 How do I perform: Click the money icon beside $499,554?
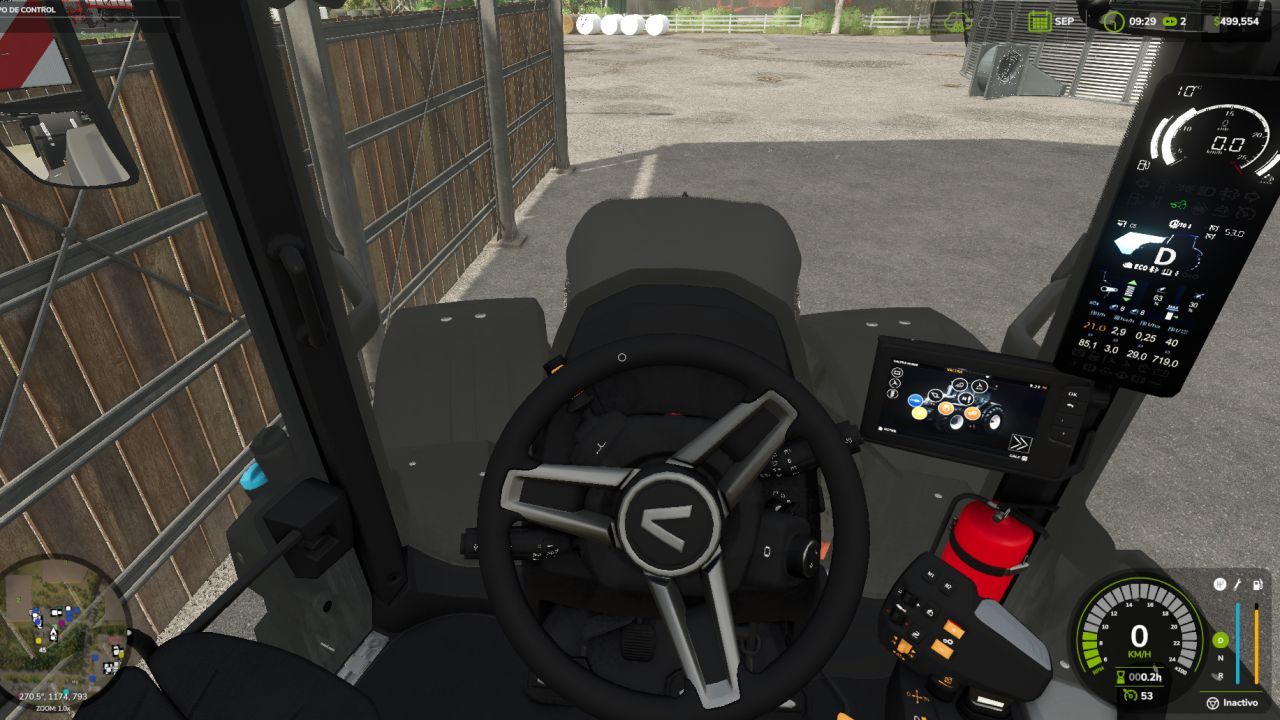point(1217,18)
